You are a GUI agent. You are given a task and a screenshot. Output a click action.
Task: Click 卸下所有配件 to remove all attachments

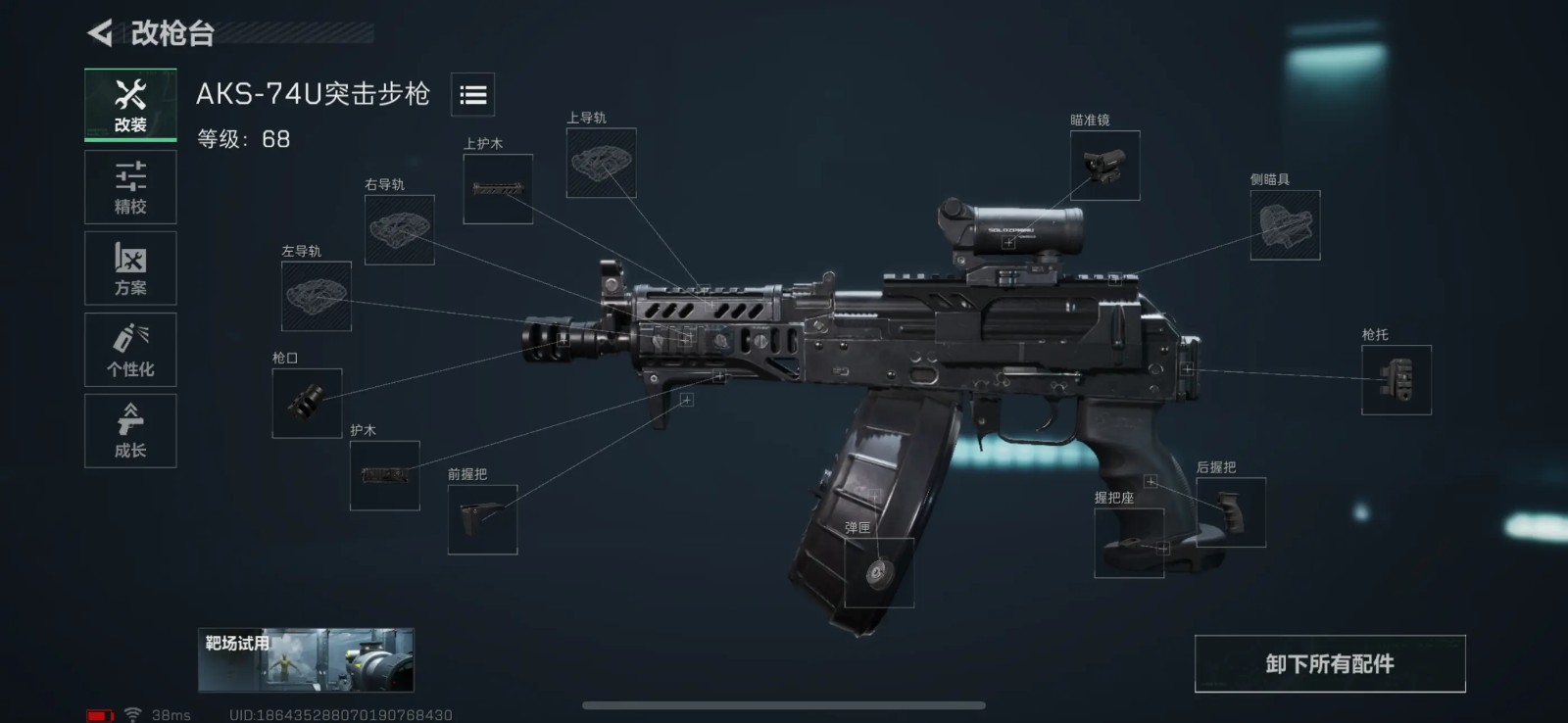[x=1329, y=664]
